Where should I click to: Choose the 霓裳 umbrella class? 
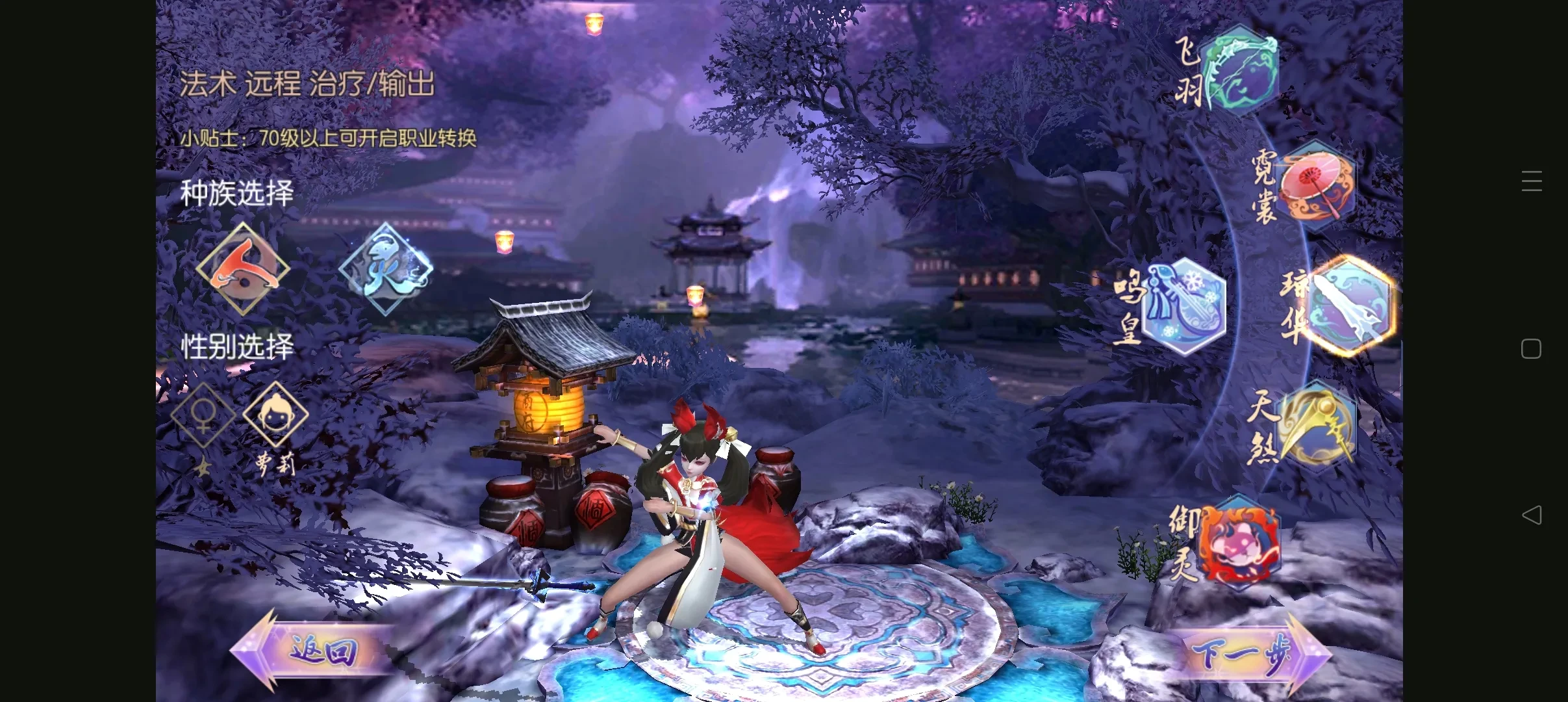(1317, 187)
